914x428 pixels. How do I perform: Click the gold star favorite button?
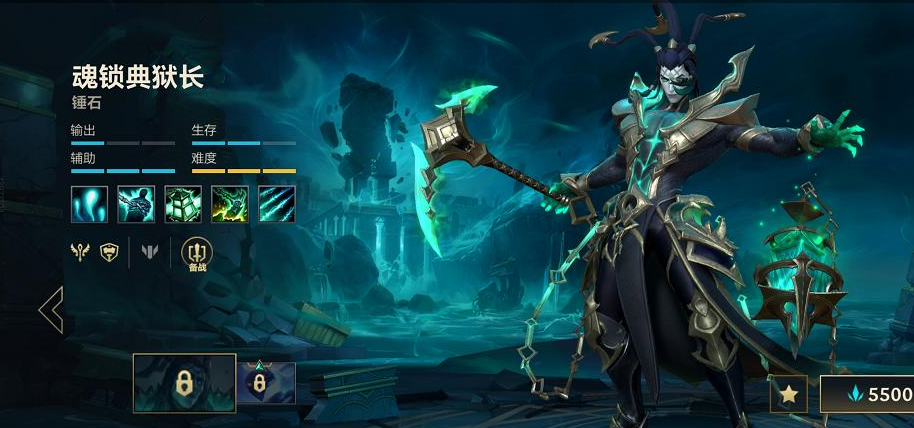tap(788, 394)
